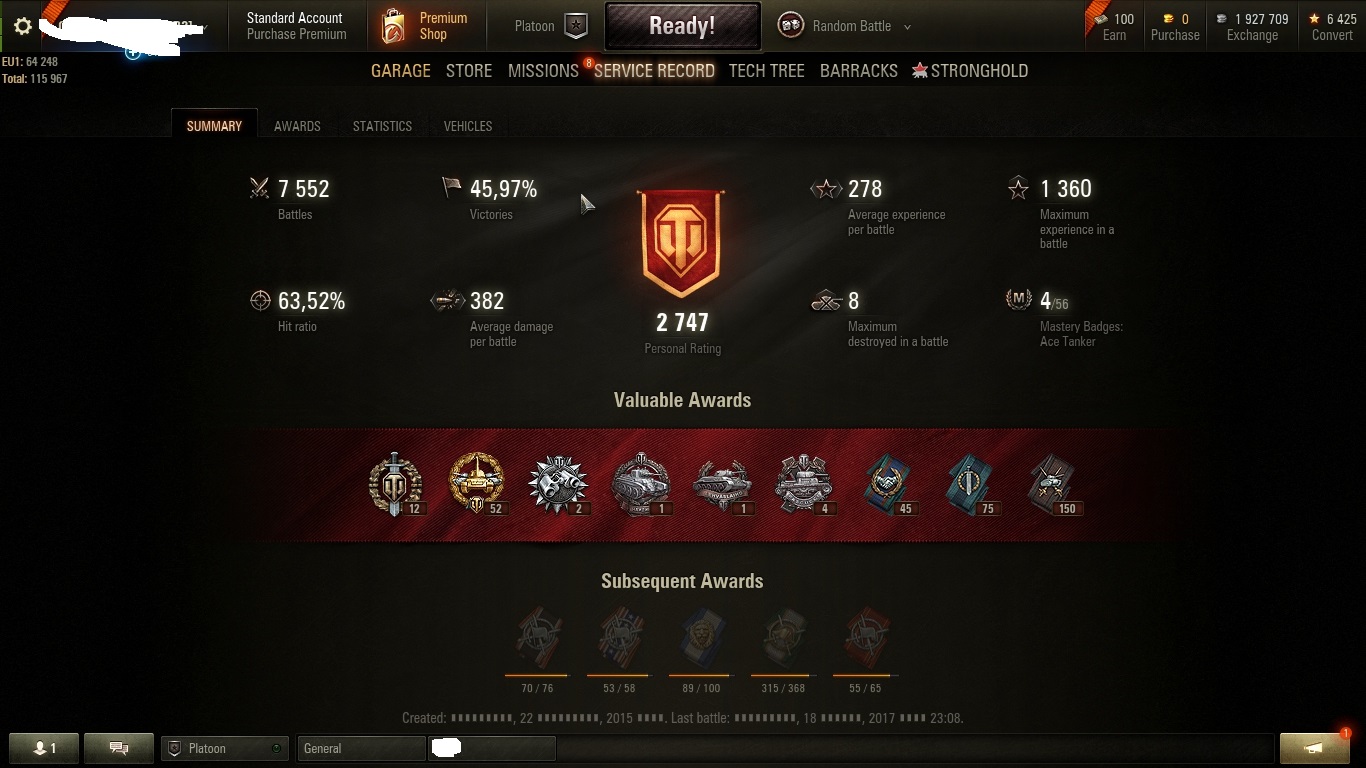Image resolution: width=1366 pixels, height=768 pixels.
Task: Go to the Garage
Action: (400, 71)
